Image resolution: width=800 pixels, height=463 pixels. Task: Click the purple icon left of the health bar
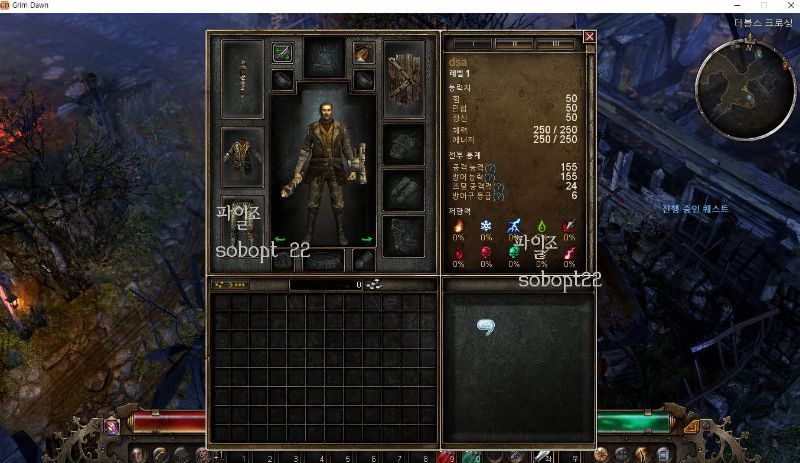[x=113, y=426]
